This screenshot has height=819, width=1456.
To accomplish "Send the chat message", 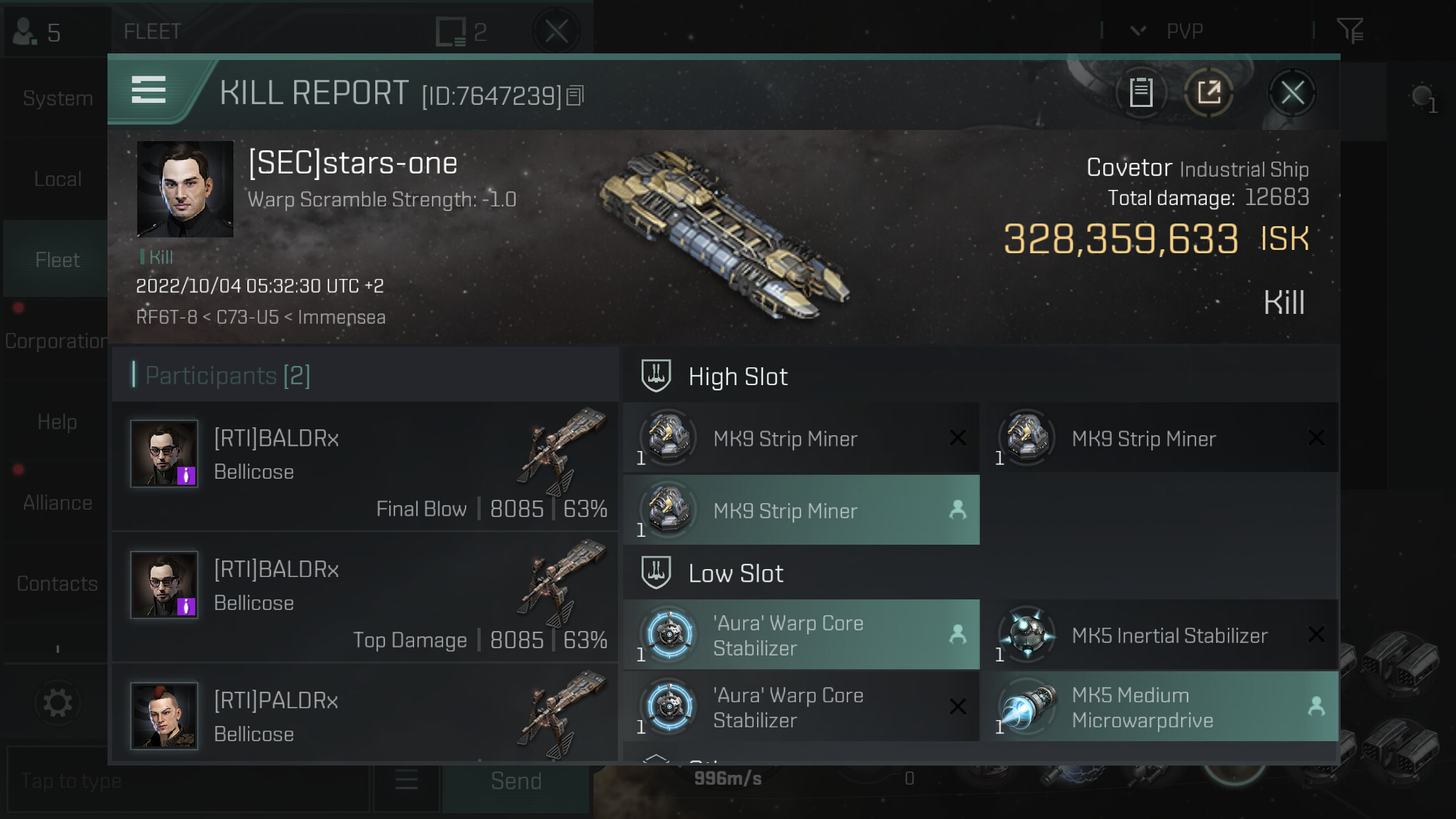I will (516, 781).
